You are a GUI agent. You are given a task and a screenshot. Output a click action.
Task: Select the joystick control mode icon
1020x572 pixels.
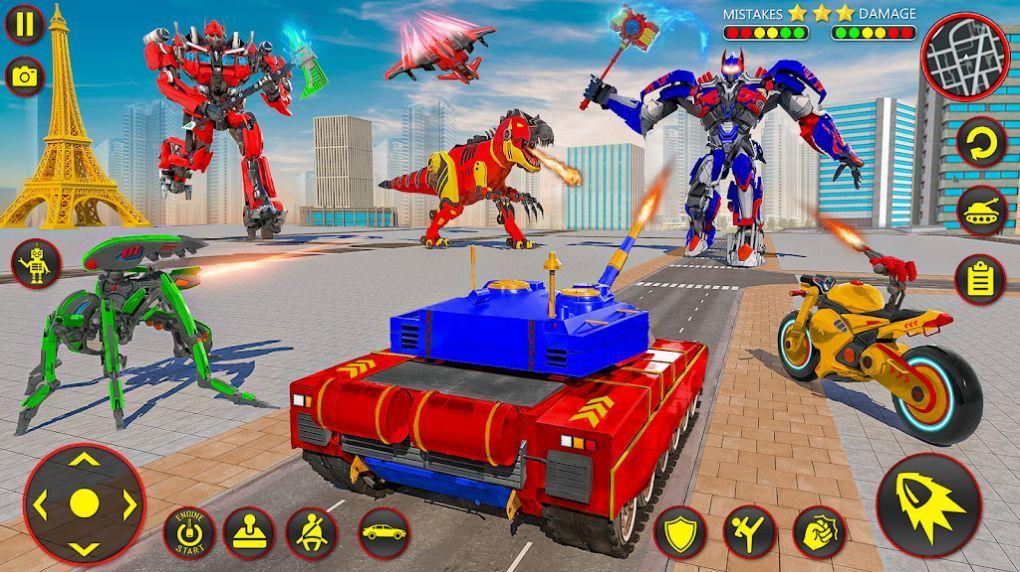[x=249, y=532]
